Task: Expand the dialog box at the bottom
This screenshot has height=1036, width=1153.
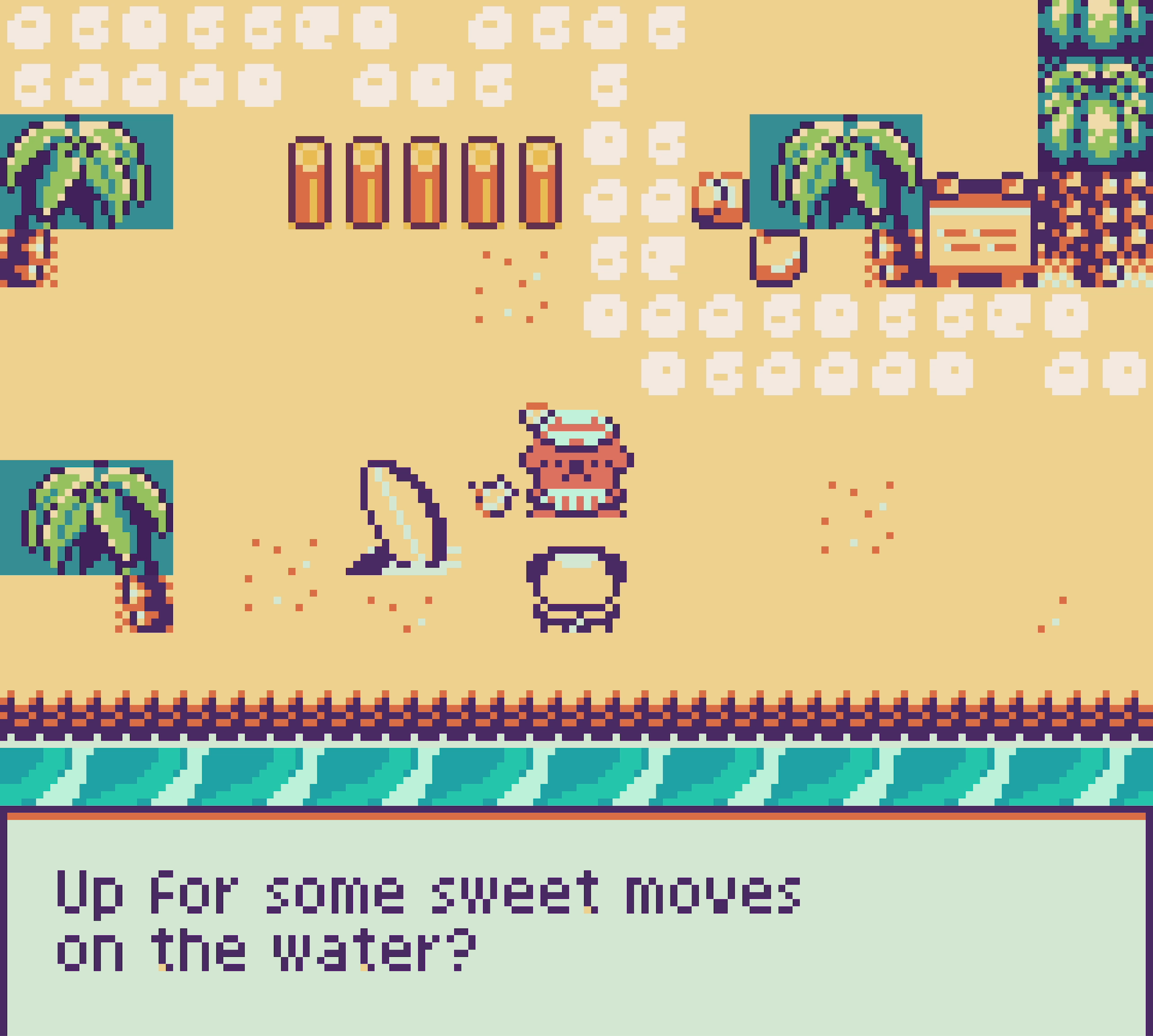Action: (x=576, y=922)
